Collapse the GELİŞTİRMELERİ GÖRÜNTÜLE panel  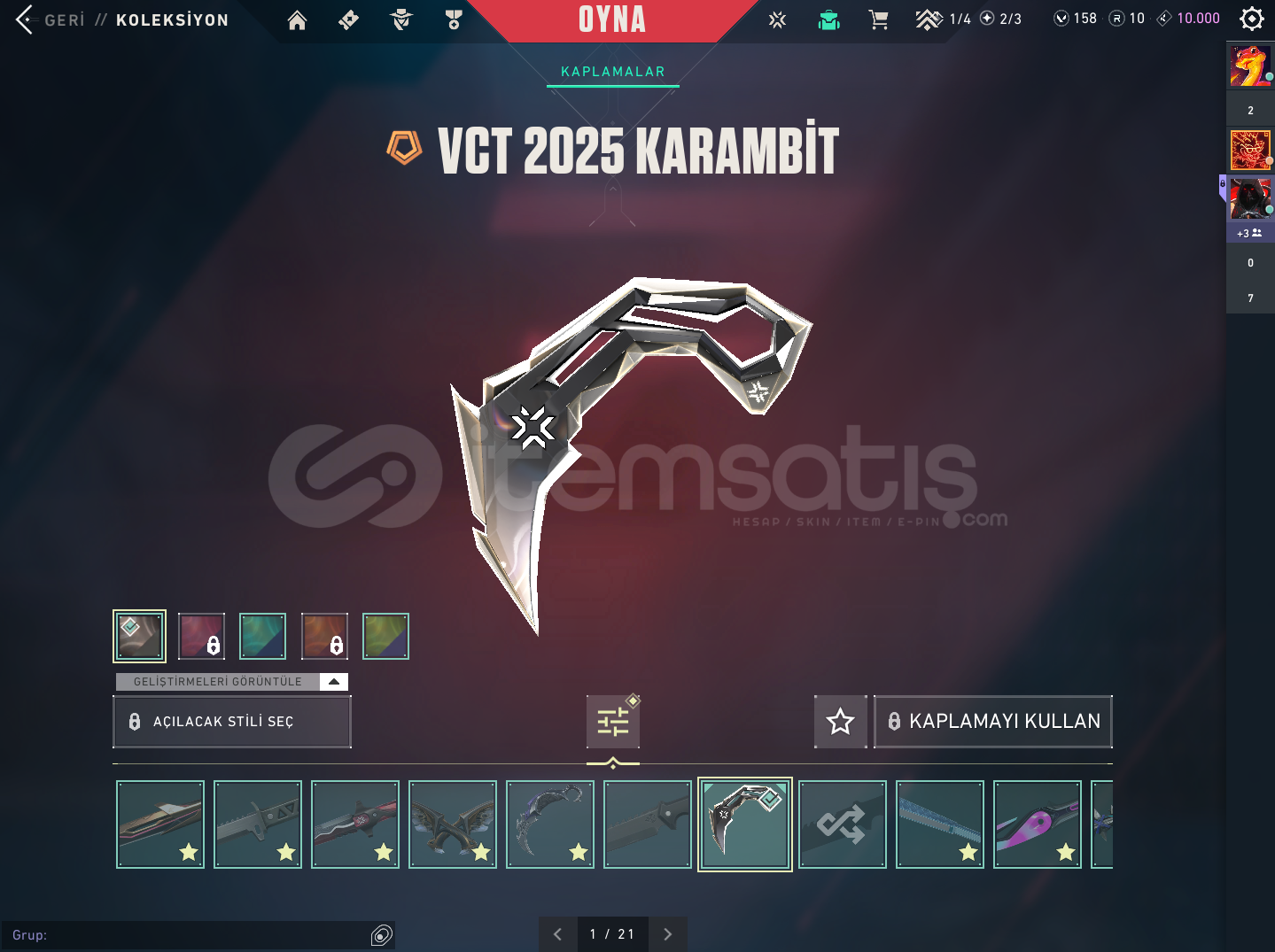[x=333, y=681]
